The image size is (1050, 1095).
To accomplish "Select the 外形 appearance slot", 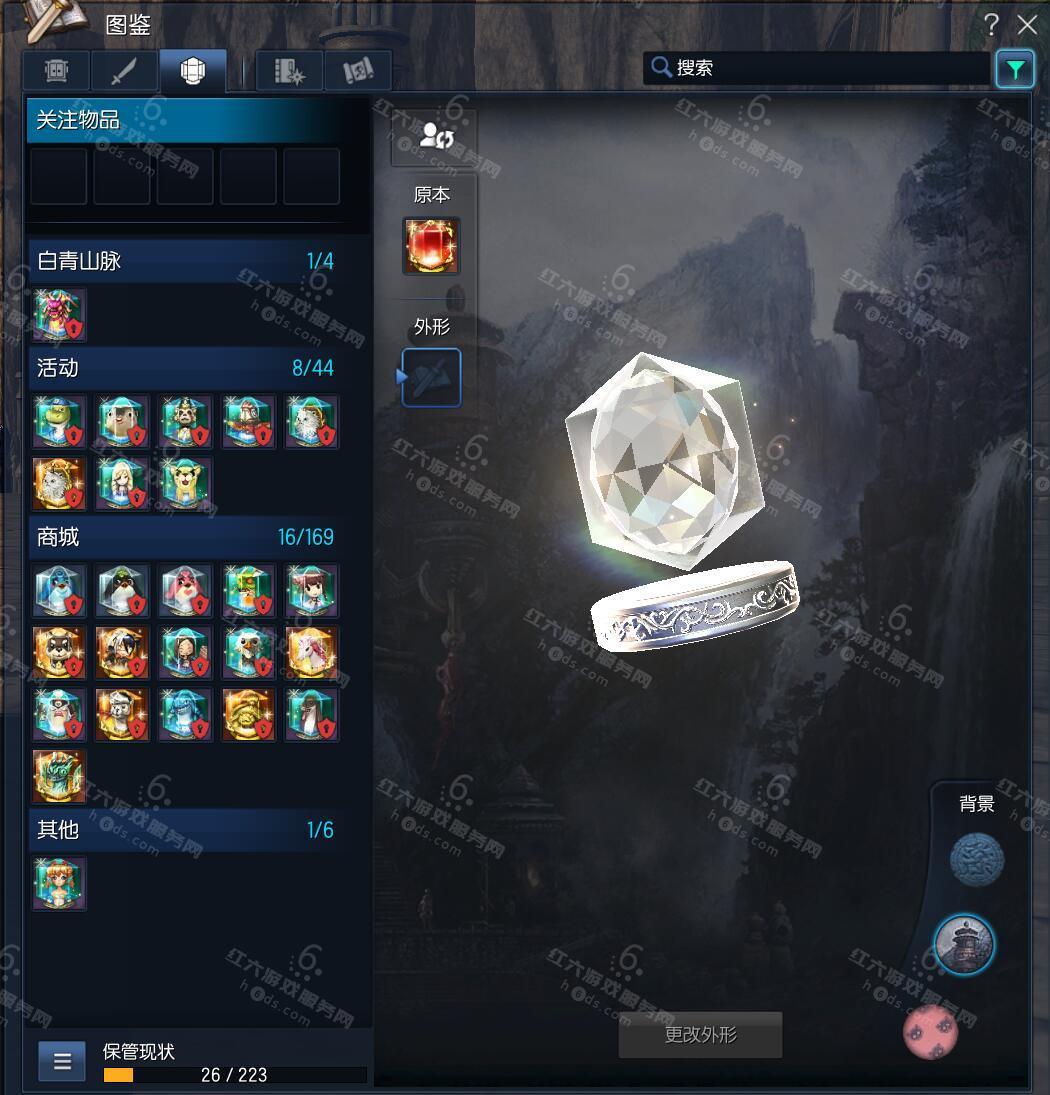I will click(x=431, y=378).
